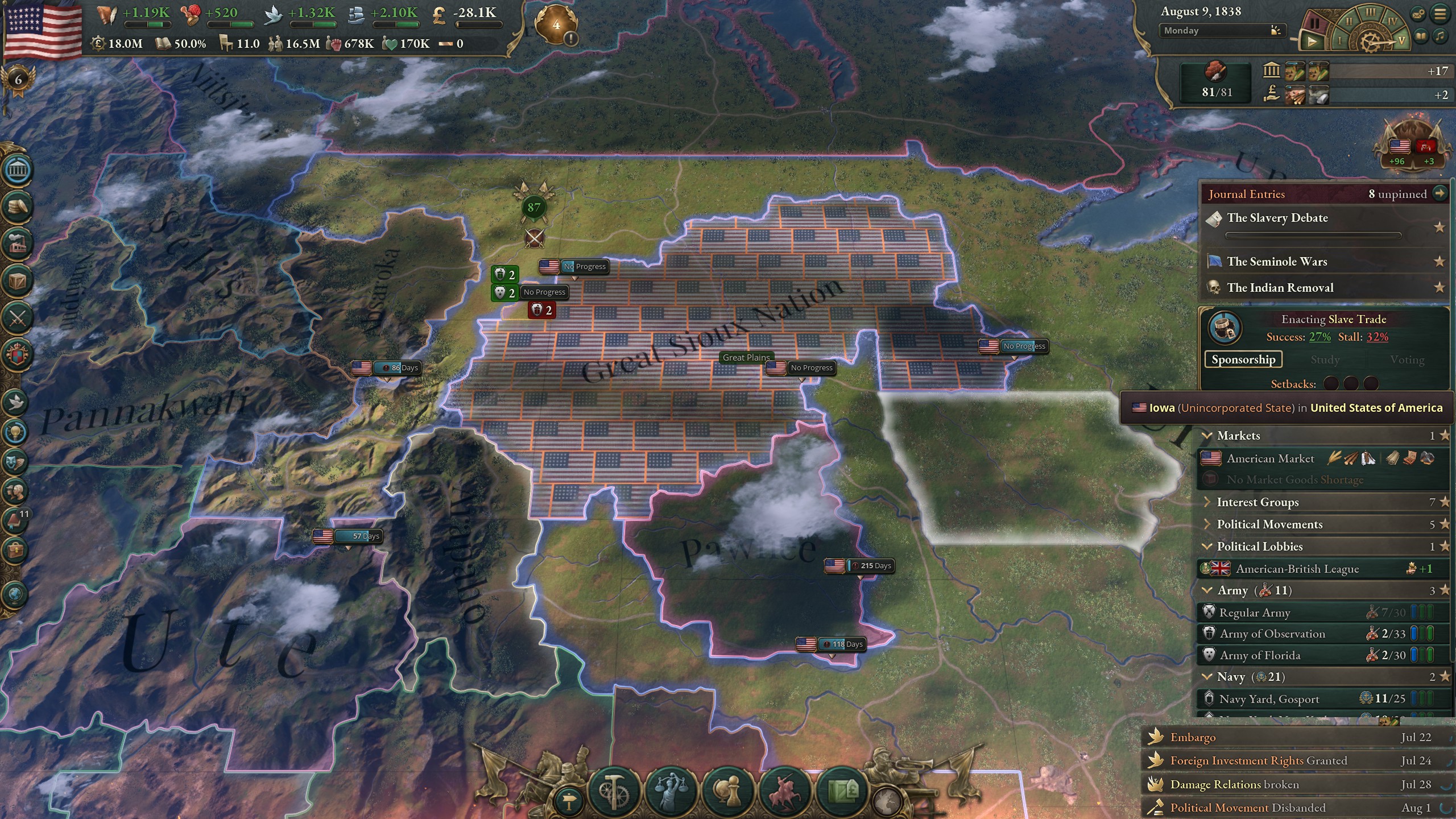Open the music settings icon top right
The height and width of the screenshot is (819, 1456).
pos(1441,38)
